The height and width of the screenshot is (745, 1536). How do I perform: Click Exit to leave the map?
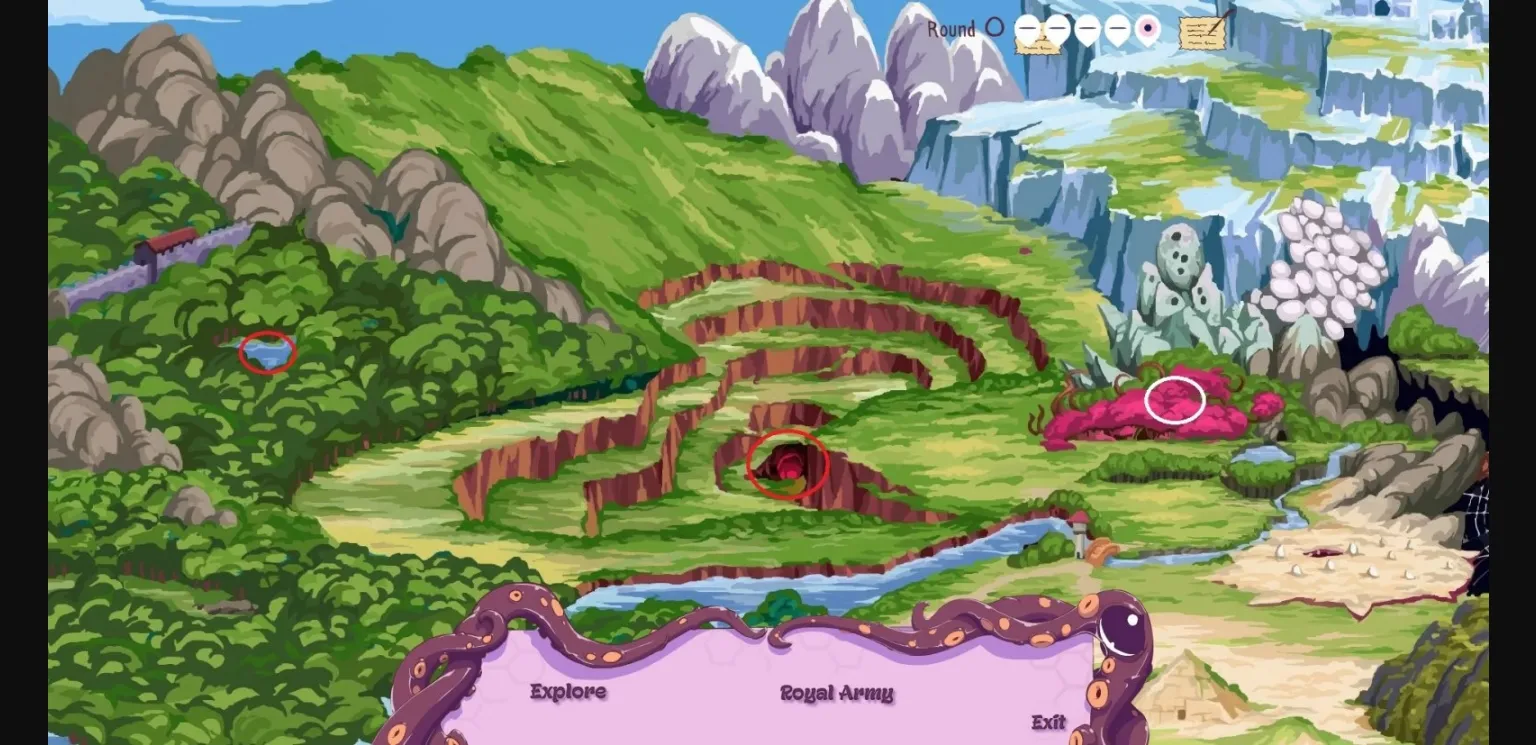[x=1046, y=721]
